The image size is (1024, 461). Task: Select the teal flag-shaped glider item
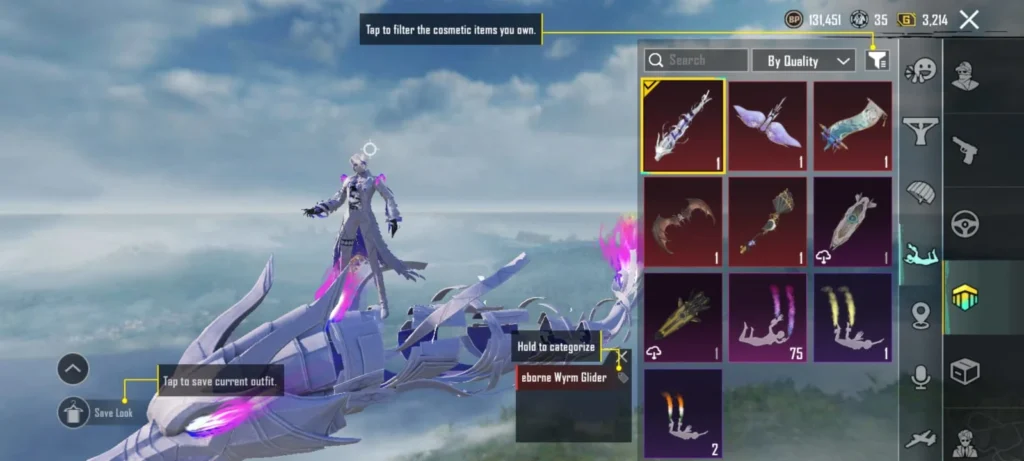point(852,125)
